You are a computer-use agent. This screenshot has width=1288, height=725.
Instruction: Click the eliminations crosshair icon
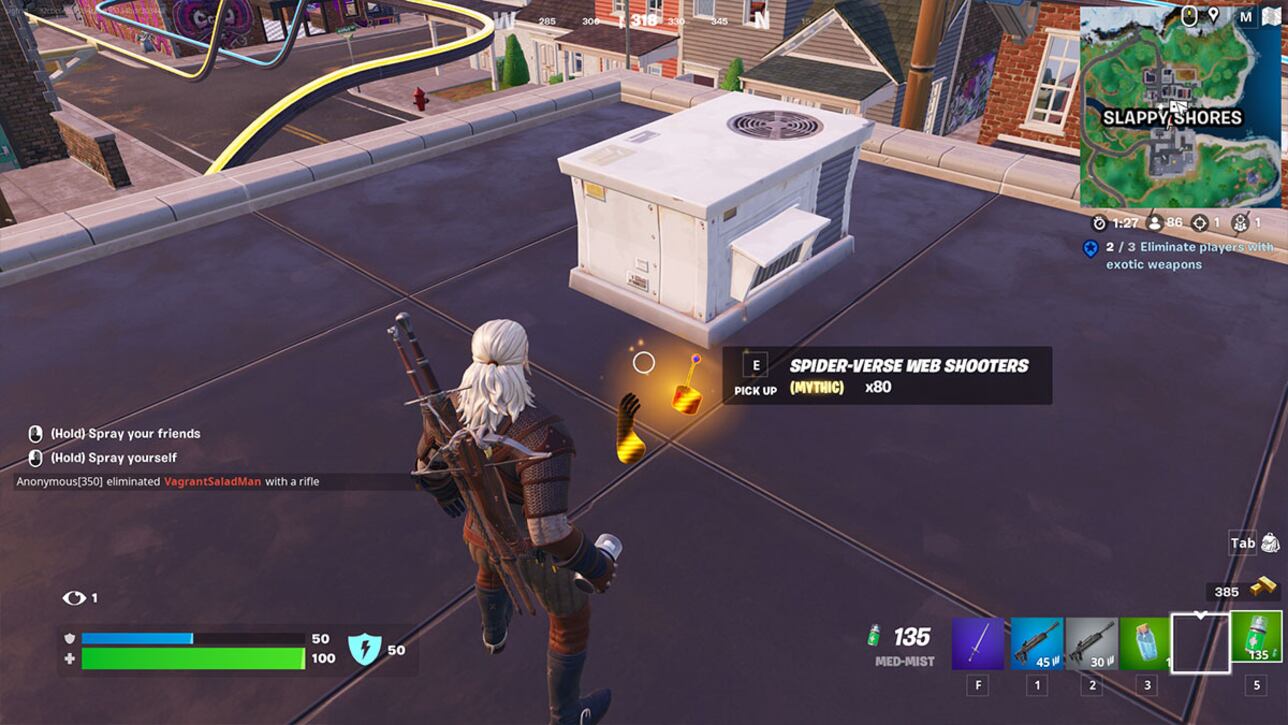pyautogui.click(x=1199, y=223)
